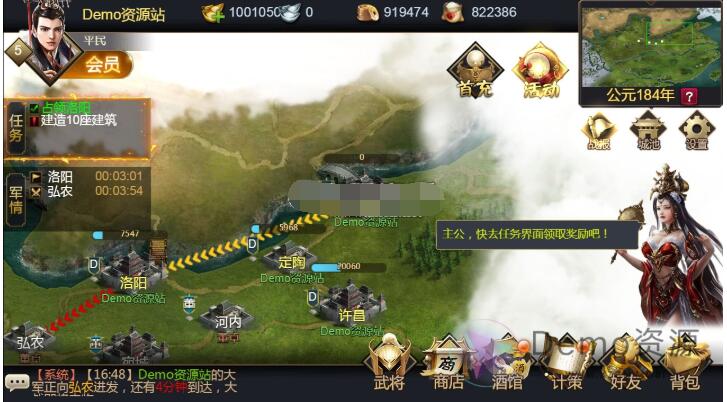Screen dimensions: 727x402
Task: Open the chat via speech bubble icon
Action: click(16, 381)
